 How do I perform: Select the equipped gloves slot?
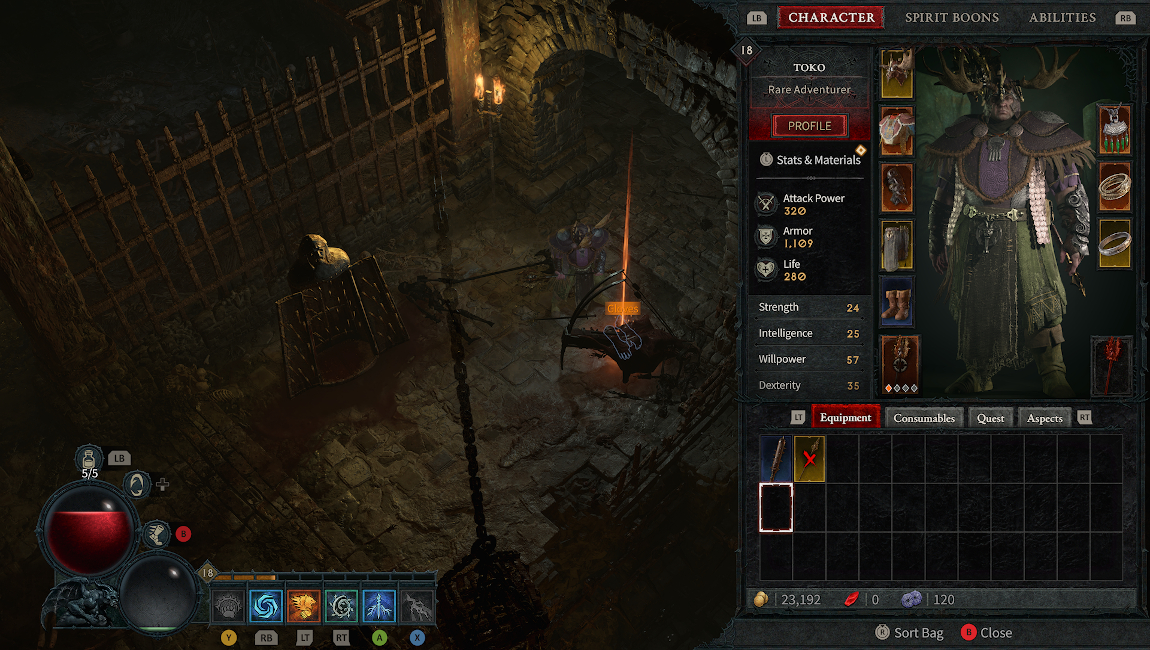(x=896, y=188)
